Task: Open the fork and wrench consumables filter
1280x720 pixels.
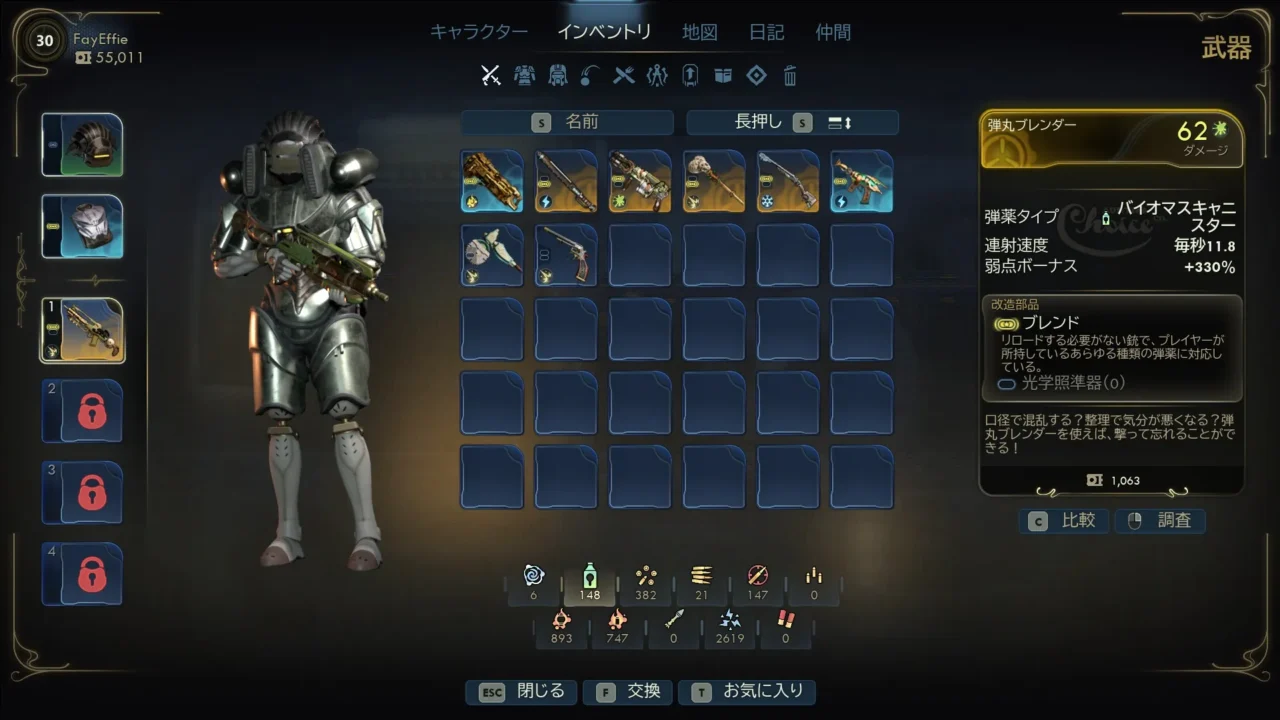Action: (624, 75)
